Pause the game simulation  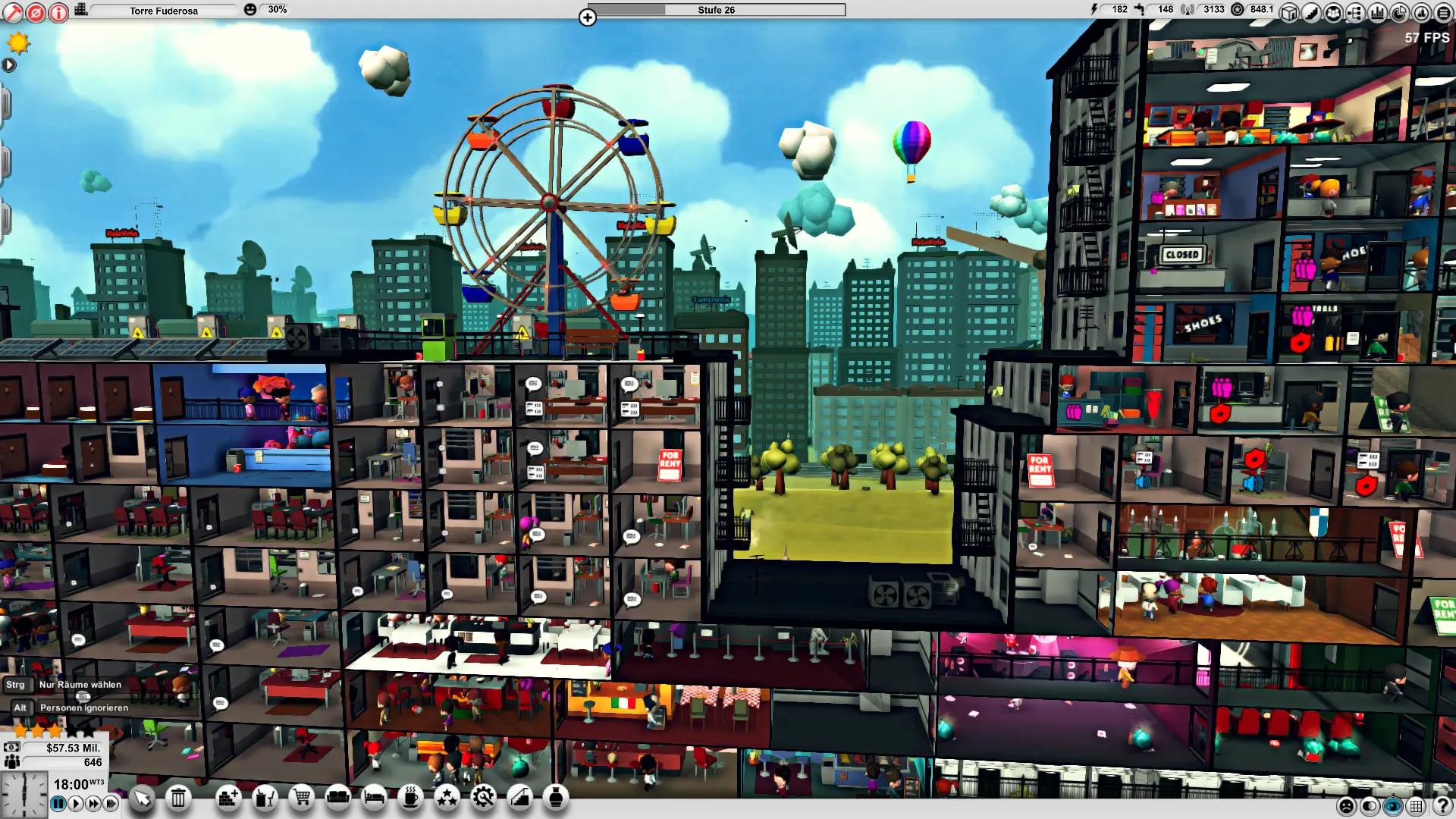click(x=58, y=803)
